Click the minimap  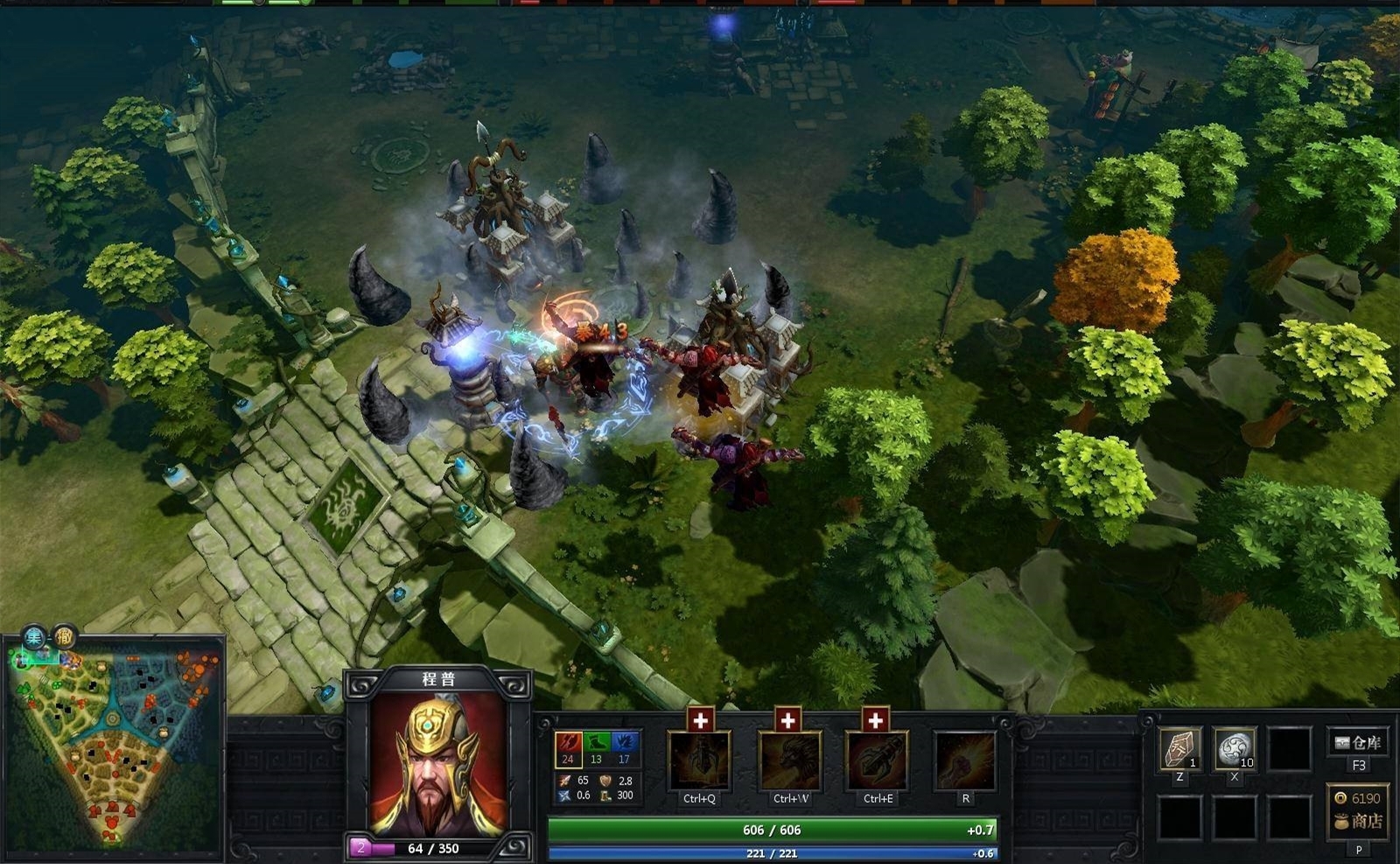pos(113,743)
